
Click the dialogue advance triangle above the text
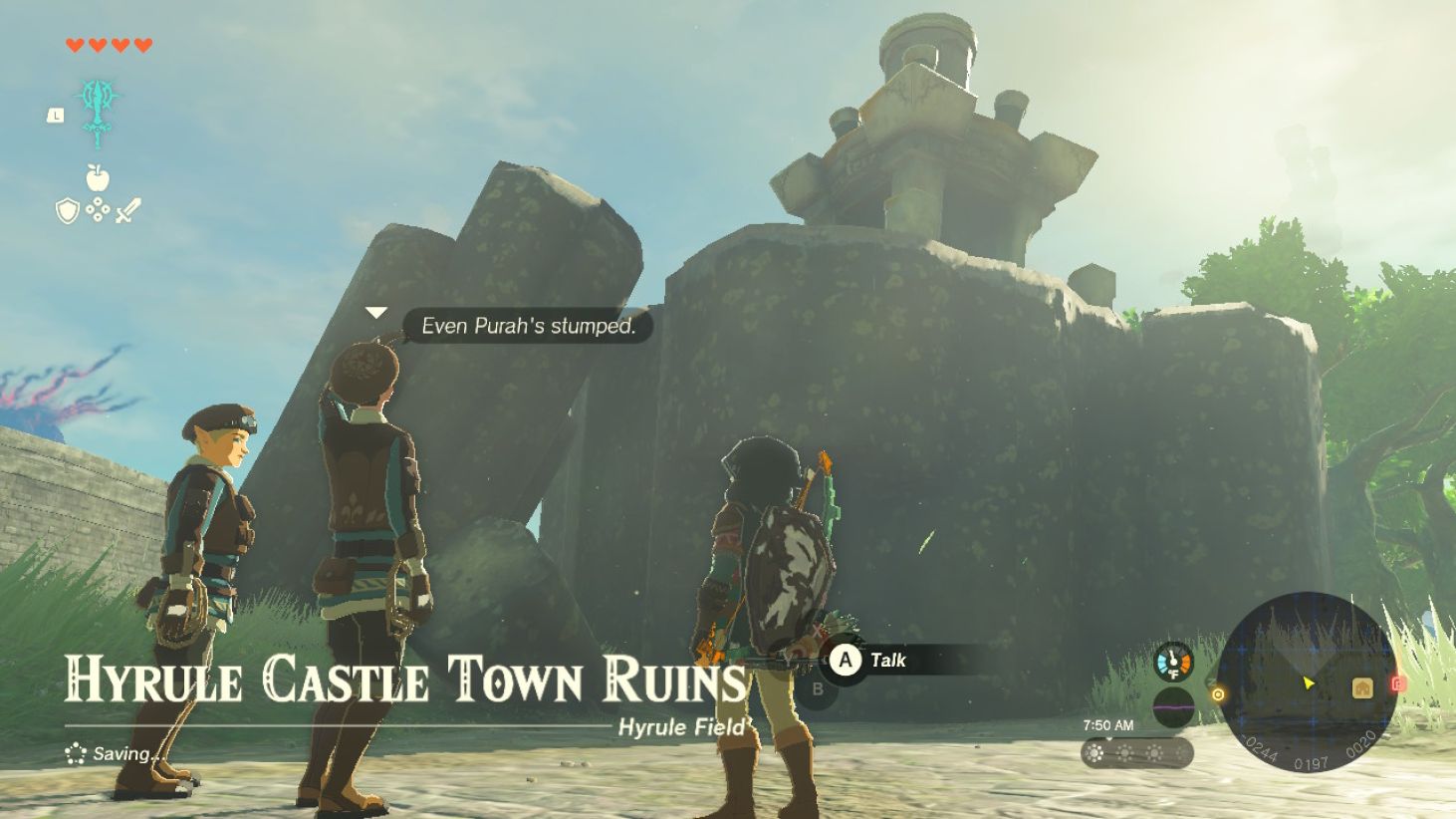[x=375, y=312]
